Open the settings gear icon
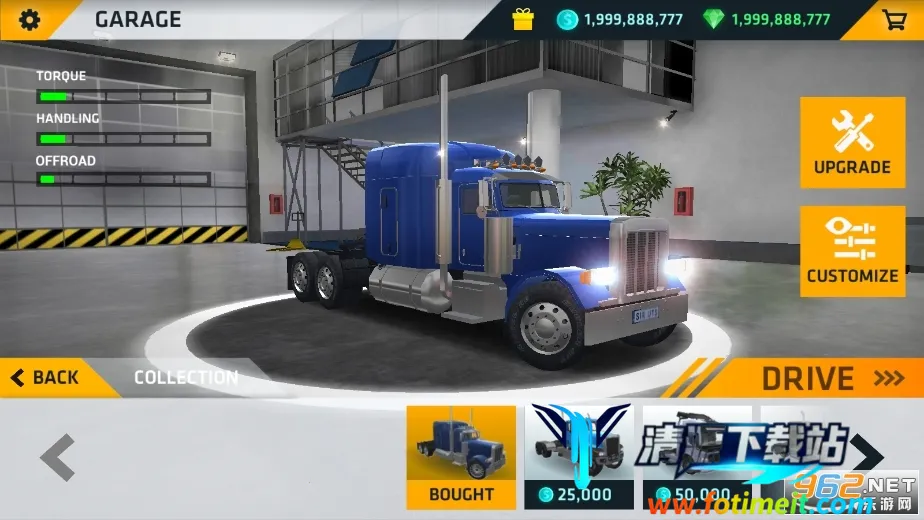The width and height of the screenshot is (924, 520). [x=29, y=19]
